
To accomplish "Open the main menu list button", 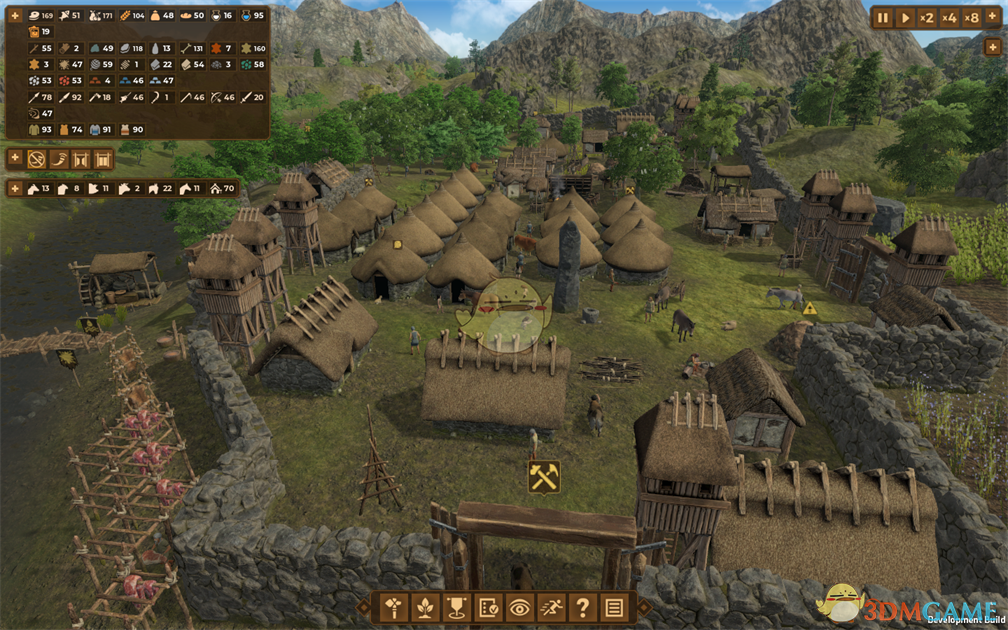I will pos(615,607).
